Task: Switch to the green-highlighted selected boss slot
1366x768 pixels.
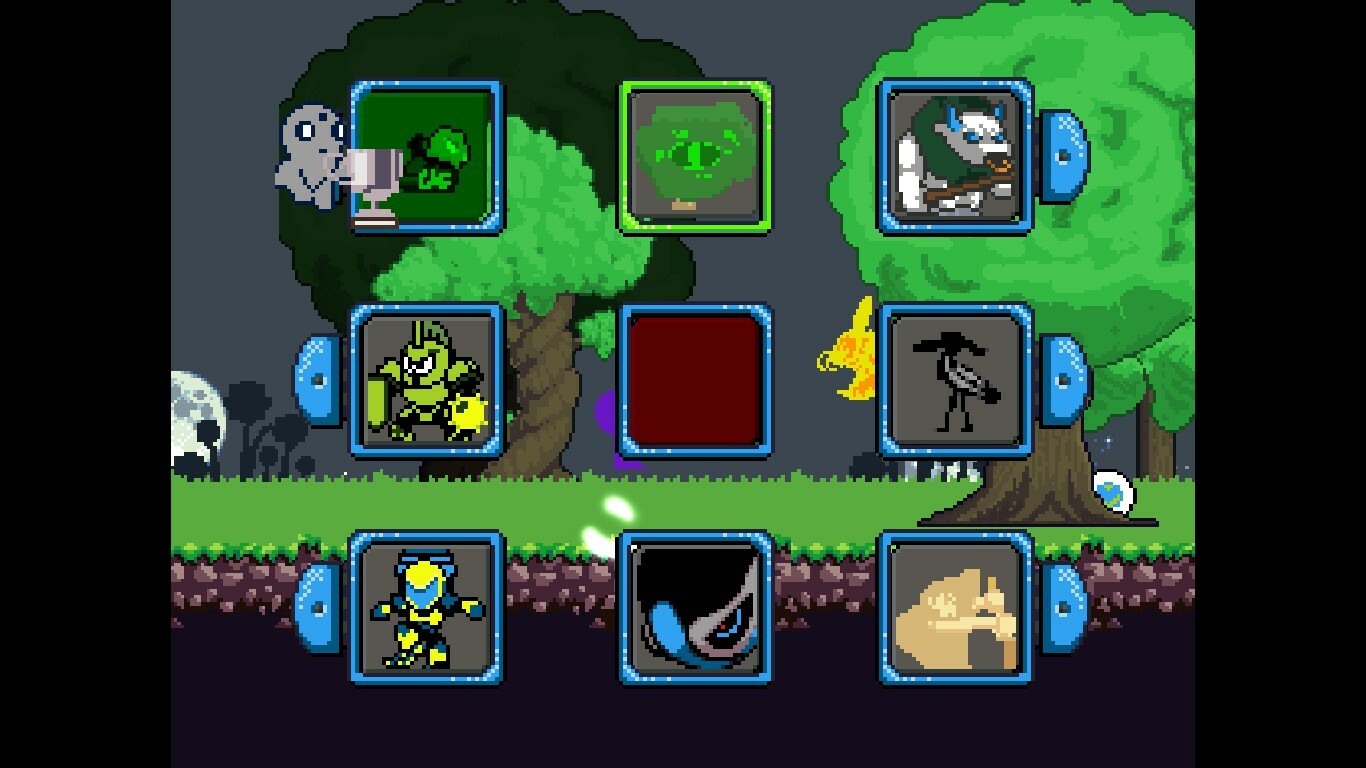Action: click(x=697, y=155)
